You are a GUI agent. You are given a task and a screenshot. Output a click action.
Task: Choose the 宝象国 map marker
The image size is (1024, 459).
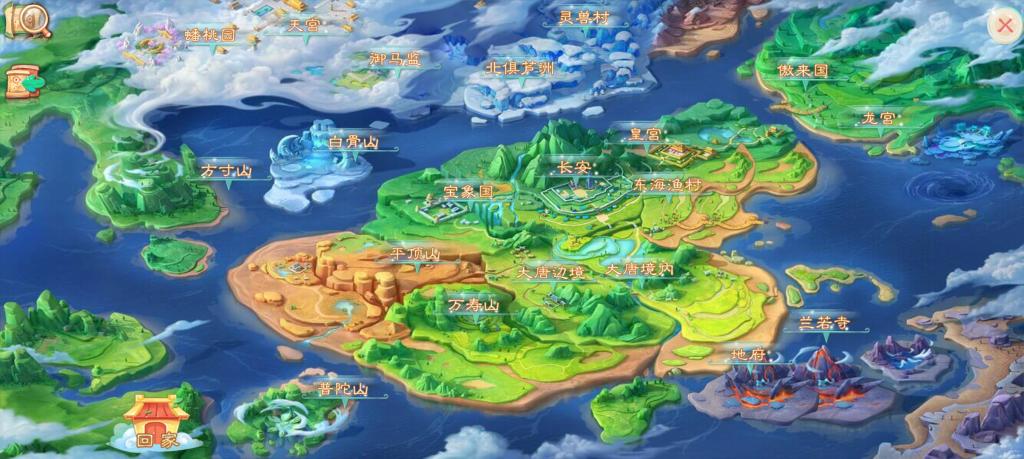(468, 190)
